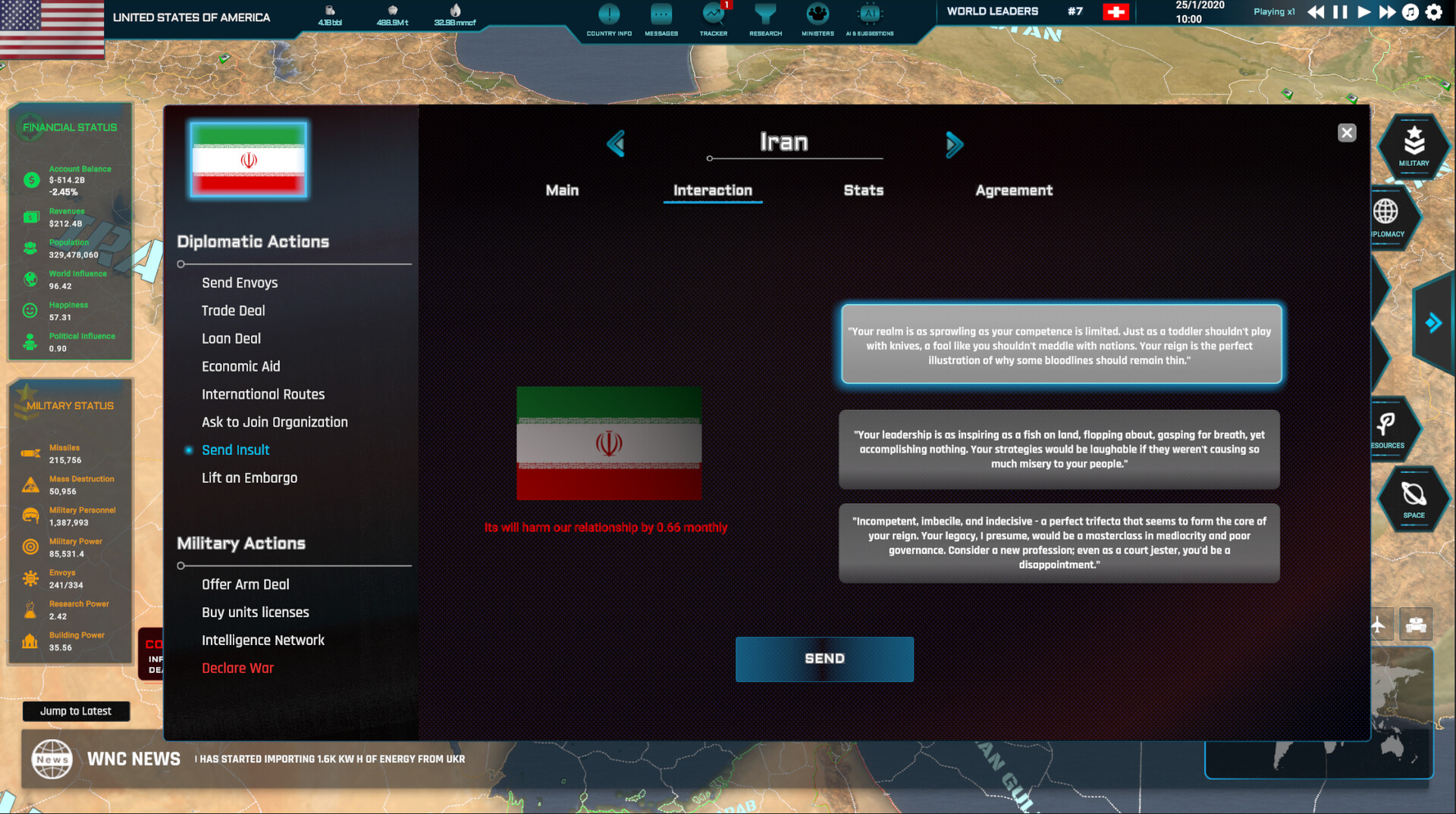This screenshot has height=814, width=1456.
Task: Select the fish-on-land insult option
Action: pyautogui.click(x=1059, y=449)
